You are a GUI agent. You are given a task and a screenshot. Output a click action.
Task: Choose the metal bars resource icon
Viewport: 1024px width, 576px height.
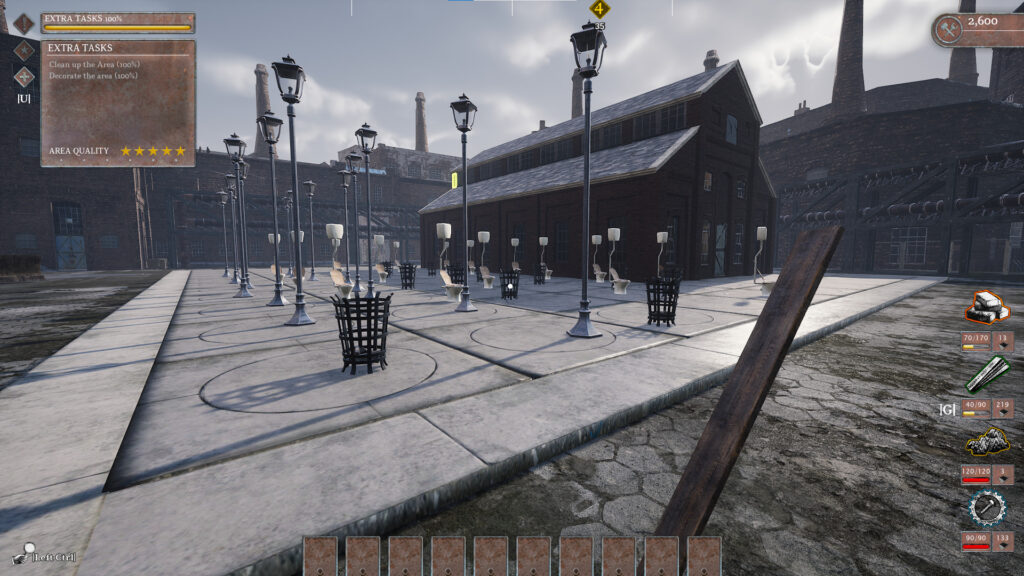coord(987,374)
